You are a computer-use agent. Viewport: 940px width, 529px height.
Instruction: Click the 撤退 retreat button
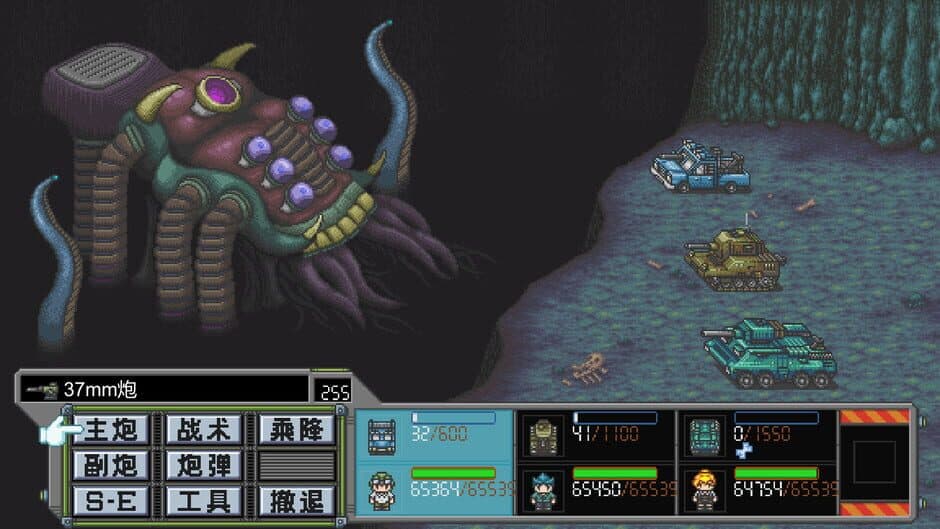click(x=296, y=499)
